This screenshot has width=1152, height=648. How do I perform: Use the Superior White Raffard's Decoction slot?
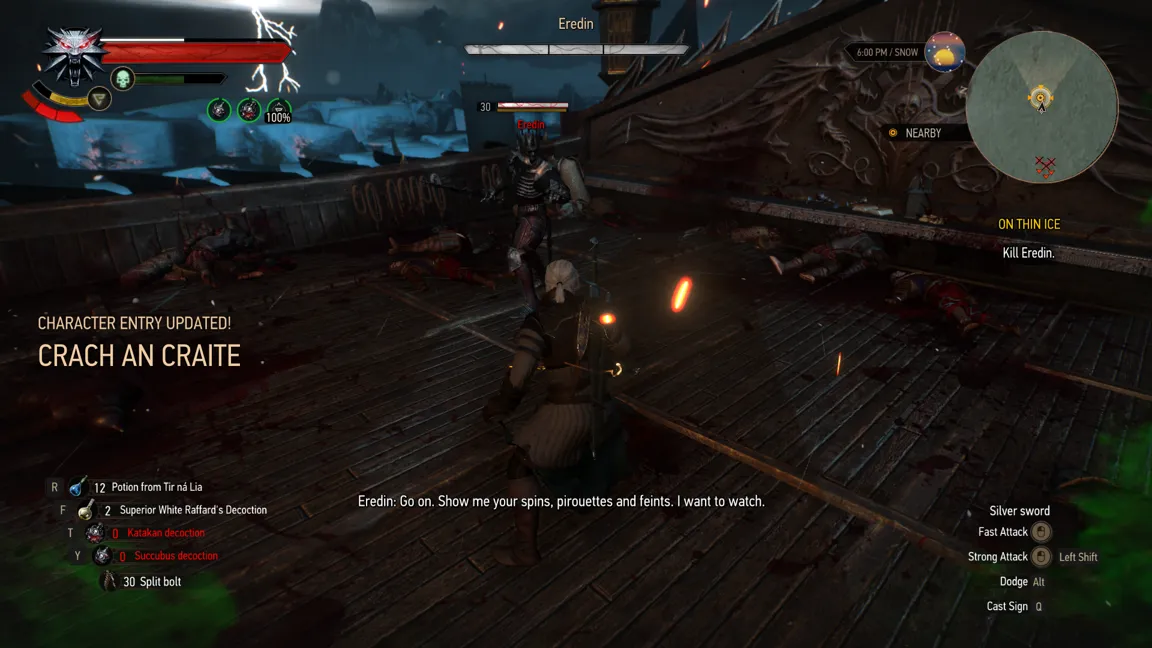tap(87, 510)
